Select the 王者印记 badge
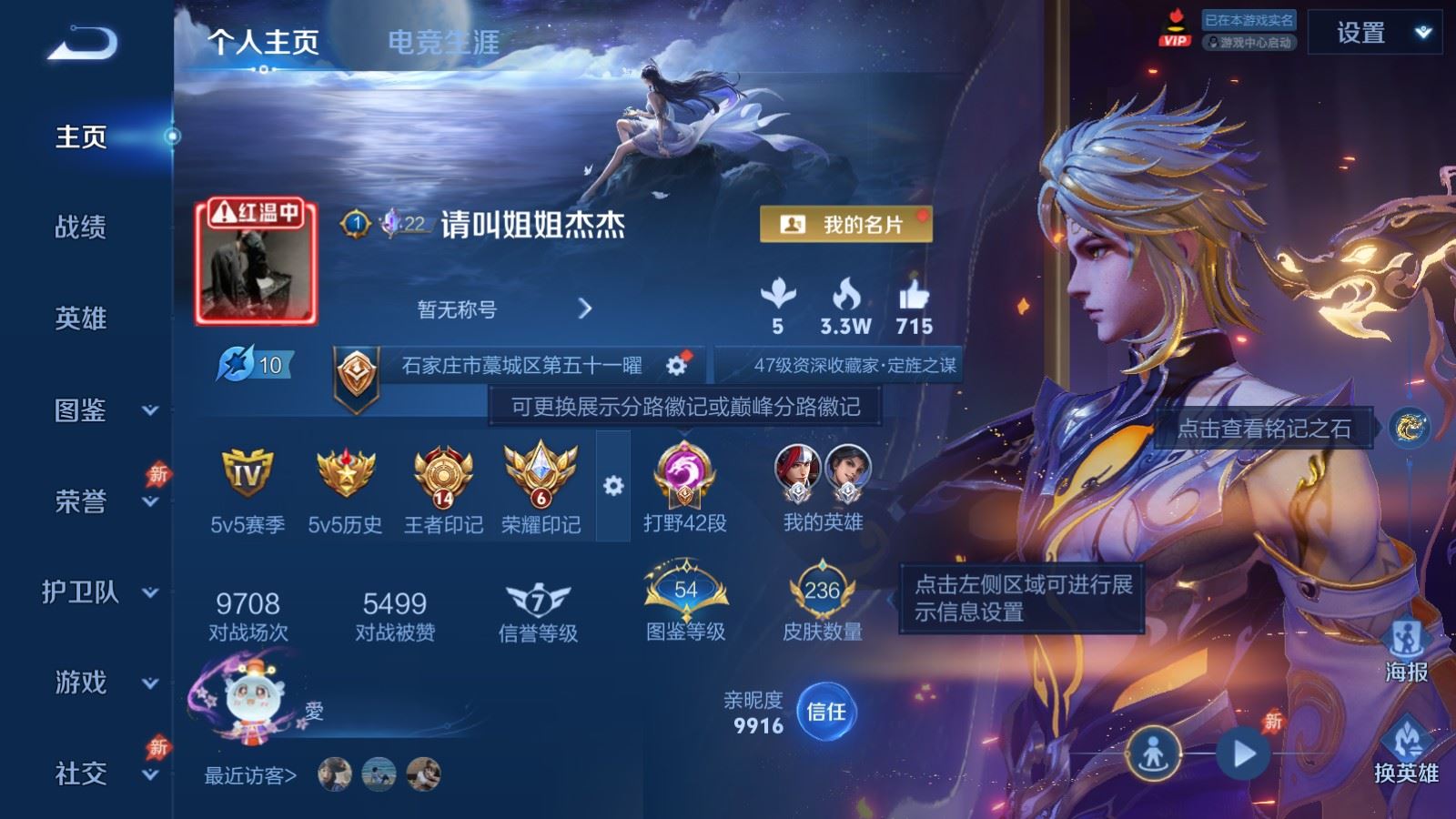The height and width of the screenshot is (819, 1456). 443,477
